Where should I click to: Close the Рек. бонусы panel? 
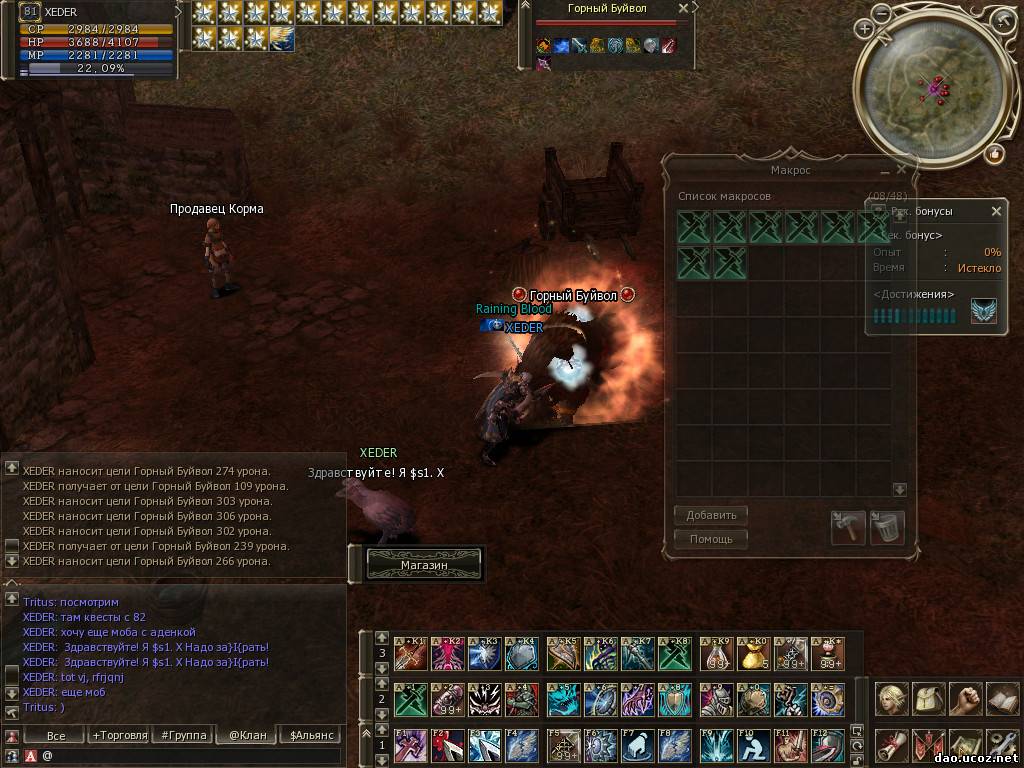click(x=996, y=212)
